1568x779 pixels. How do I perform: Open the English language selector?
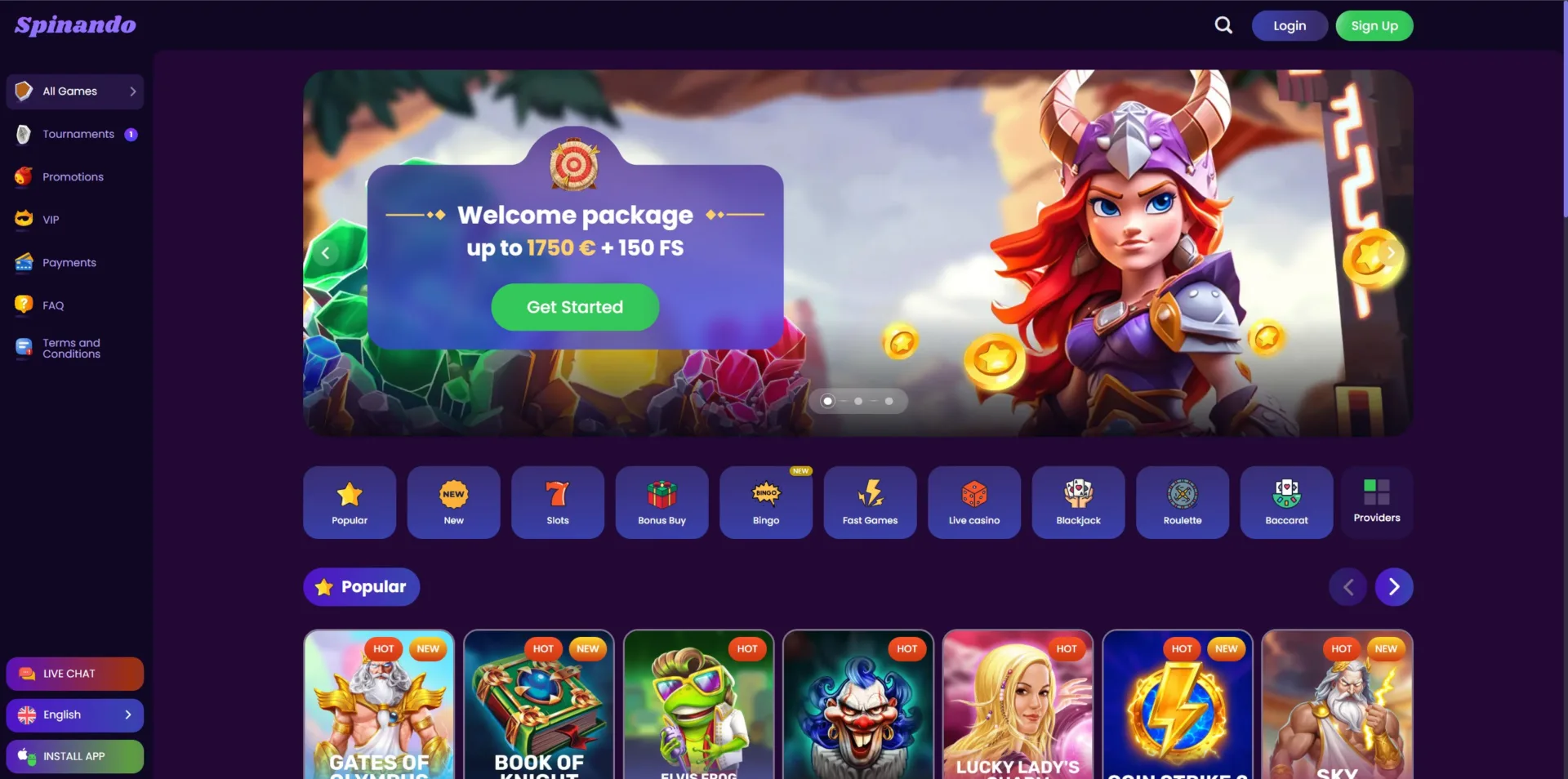[75, 715]
